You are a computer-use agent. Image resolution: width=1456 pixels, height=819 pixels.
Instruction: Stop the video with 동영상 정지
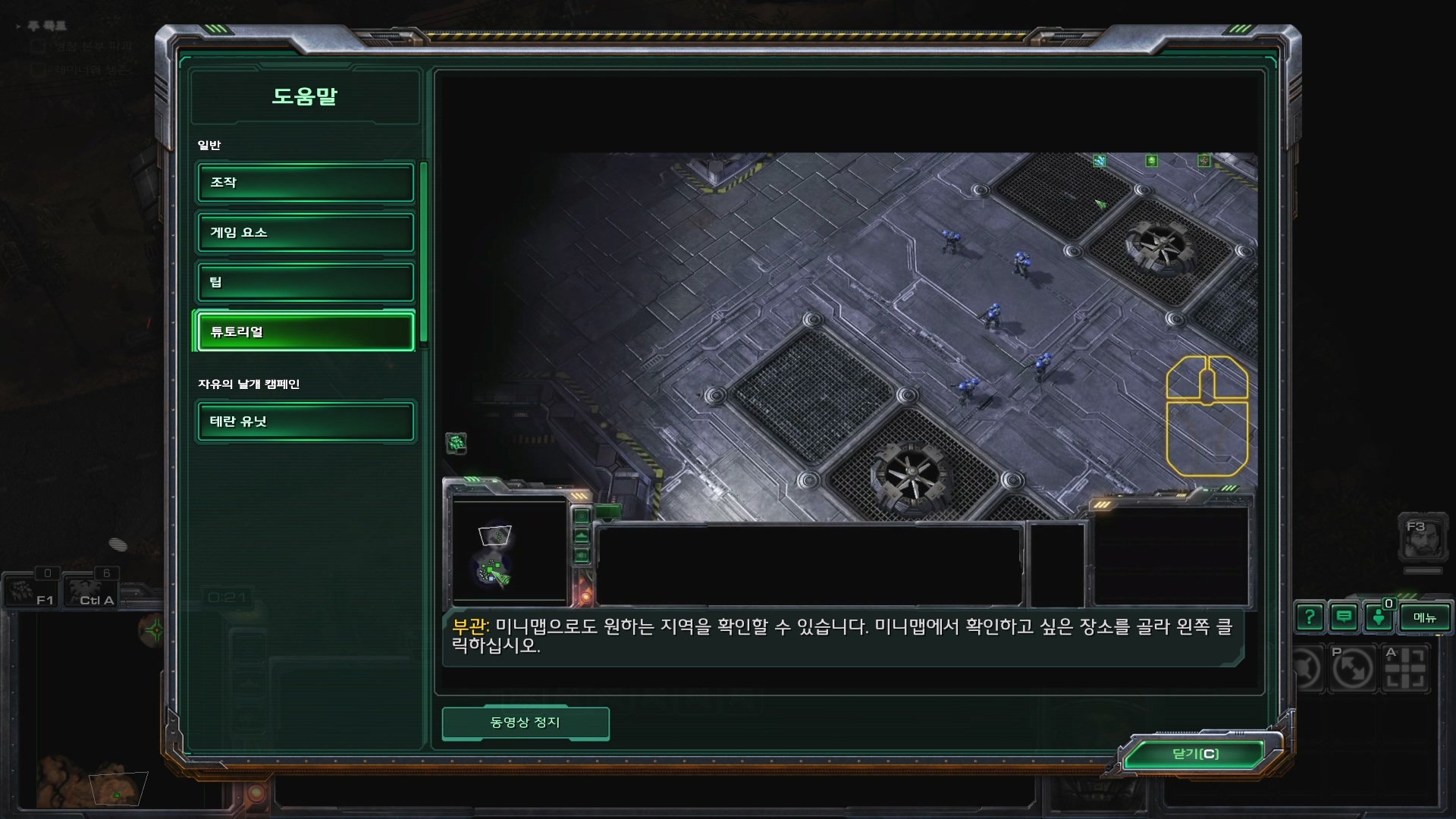(x=525, y=723)
